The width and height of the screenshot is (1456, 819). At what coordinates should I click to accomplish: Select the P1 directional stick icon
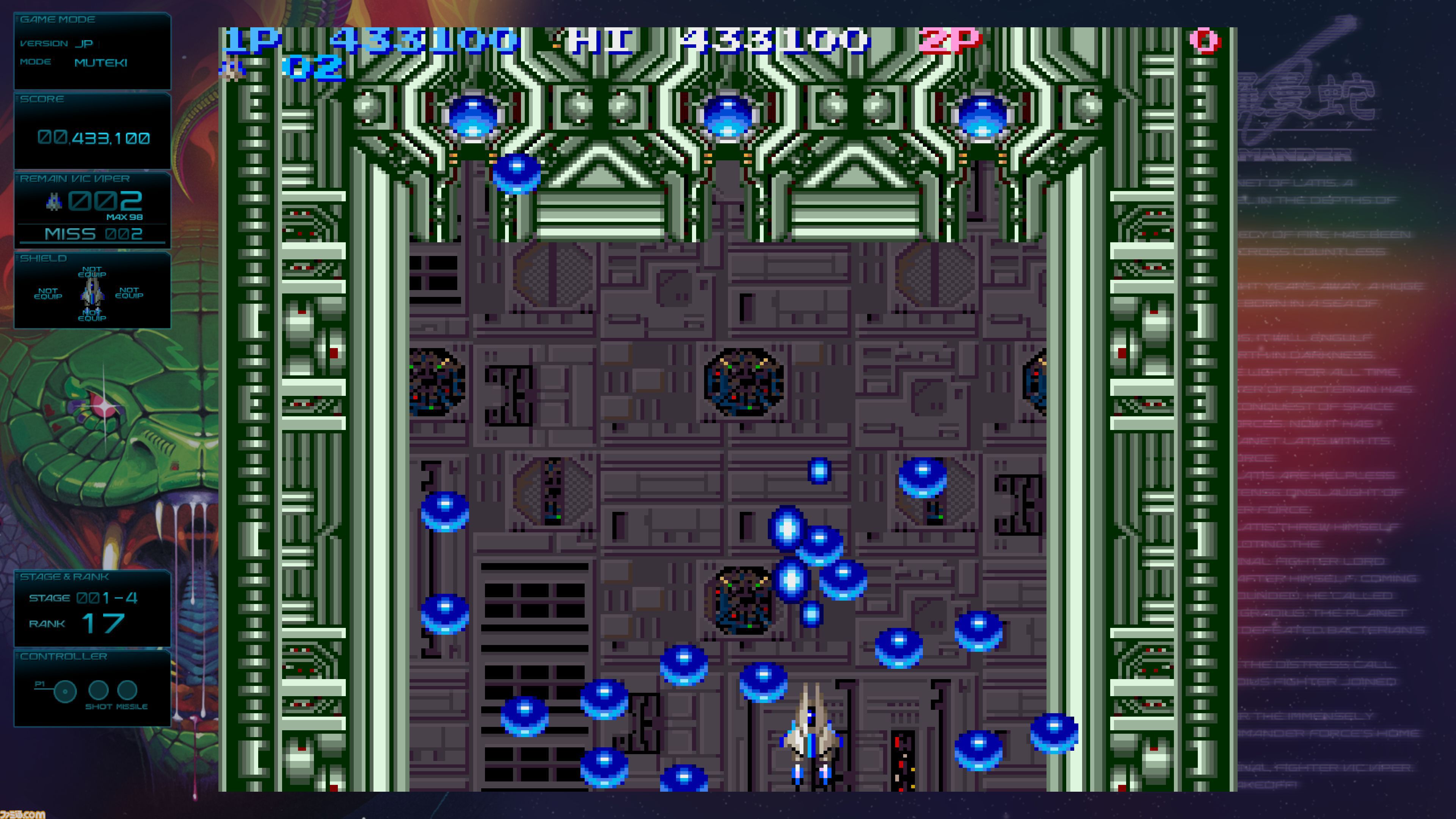65,692
